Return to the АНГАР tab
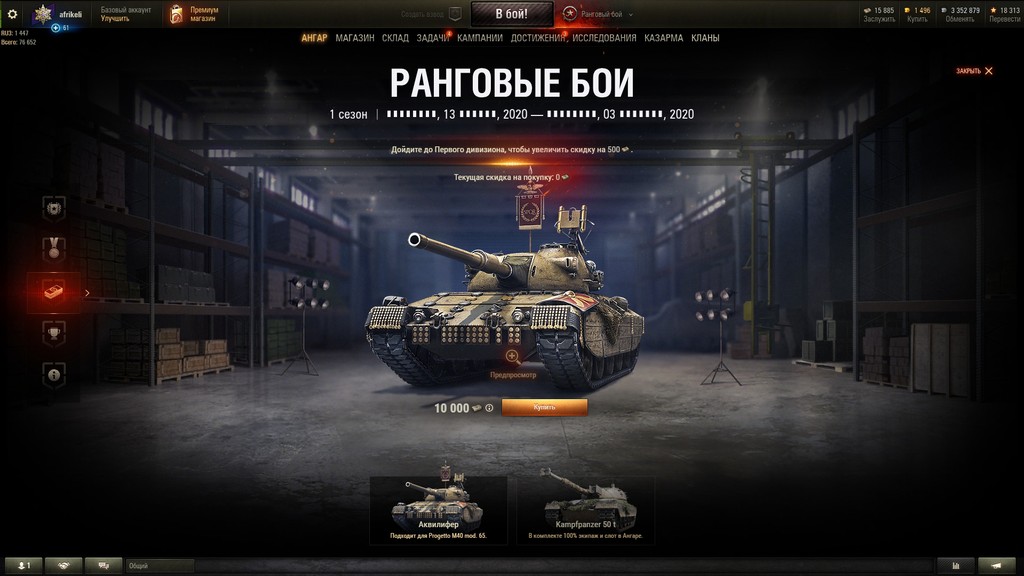 pyautogui.click(x=314, y=38)
